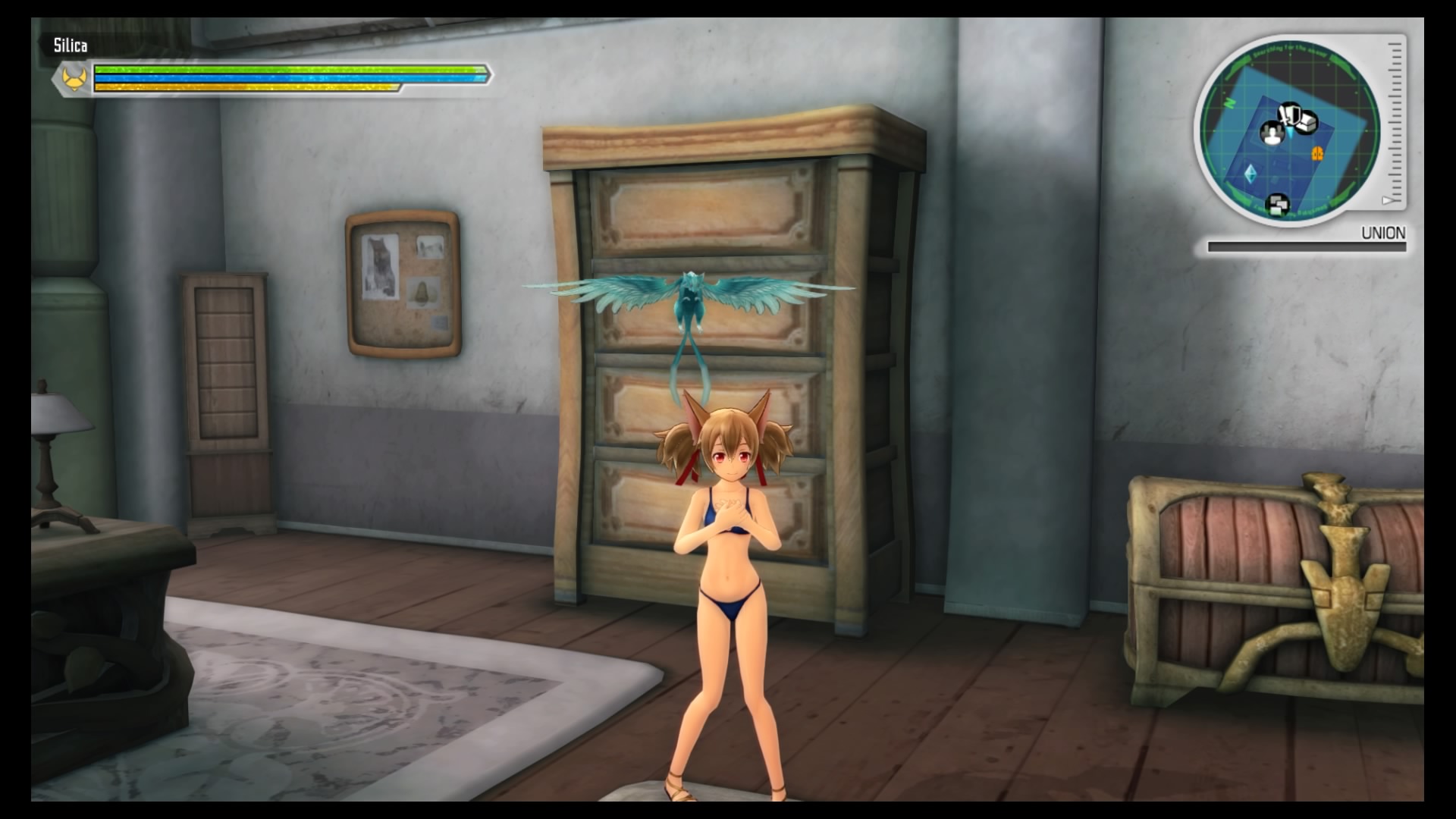The image size is (1456, 819).
Task: Click the party members minimap marker
Action: point(1271,133)
